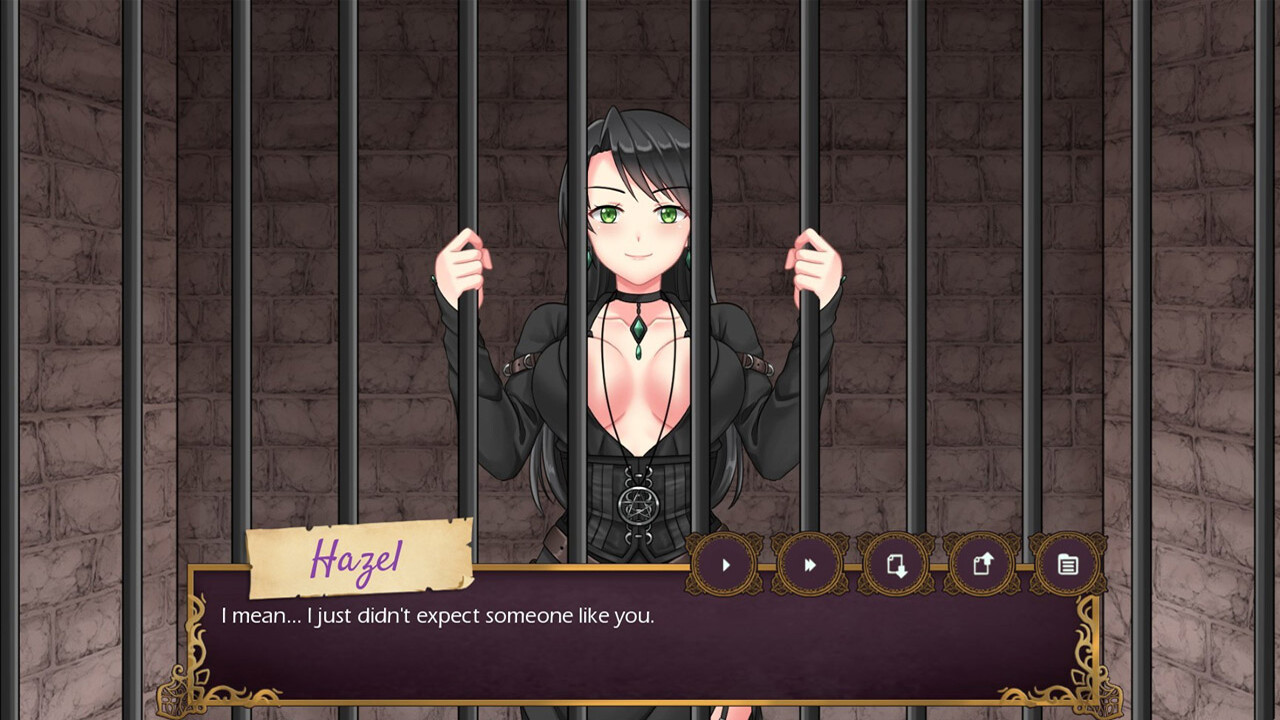Open the save game icon
This screenshot has height=720, width=1280.
pos(897,565)
